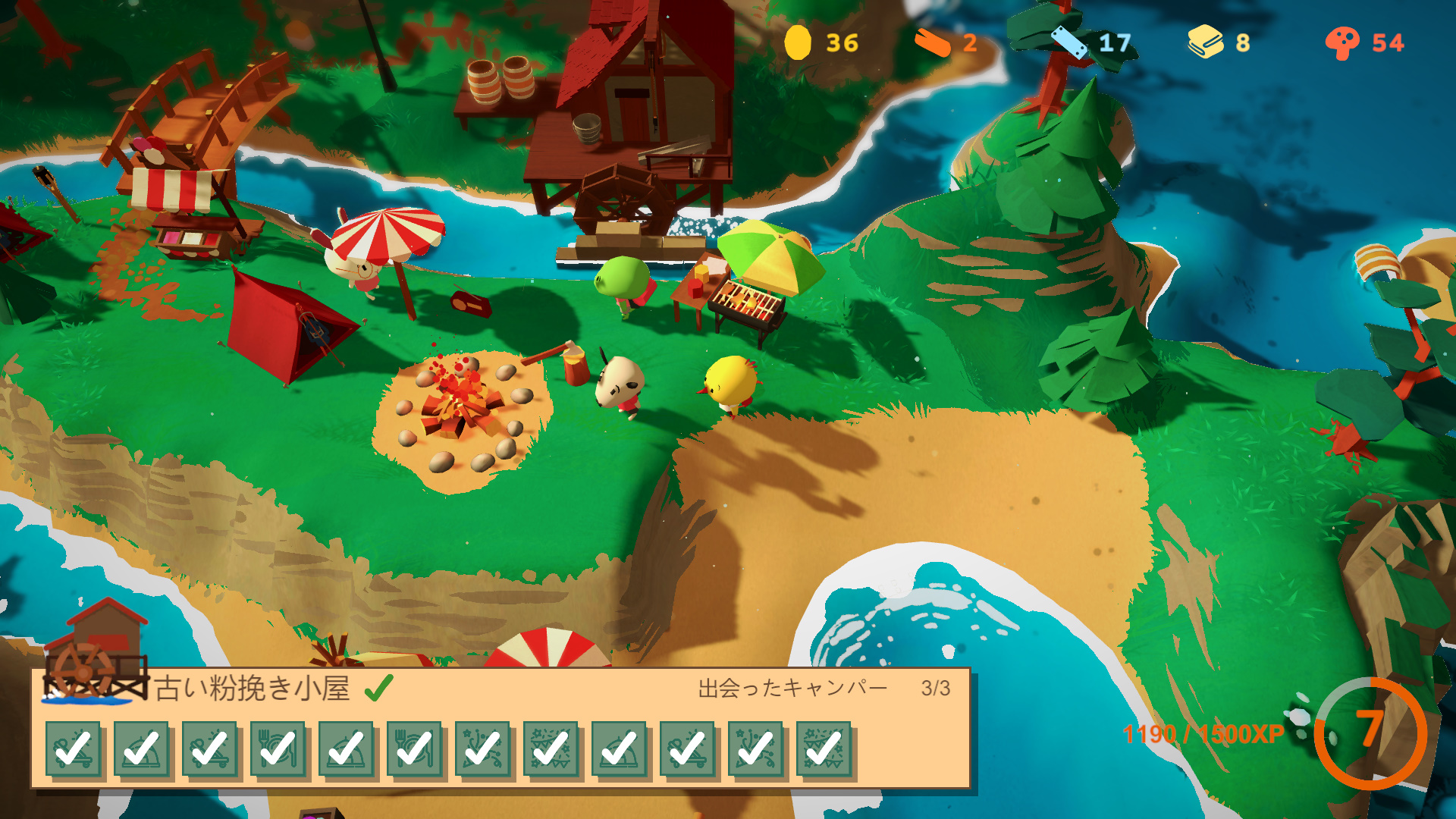
Task: Click the yellow cloth stack resource icon
Action: pyautogui.click(x=1205, y=42)
